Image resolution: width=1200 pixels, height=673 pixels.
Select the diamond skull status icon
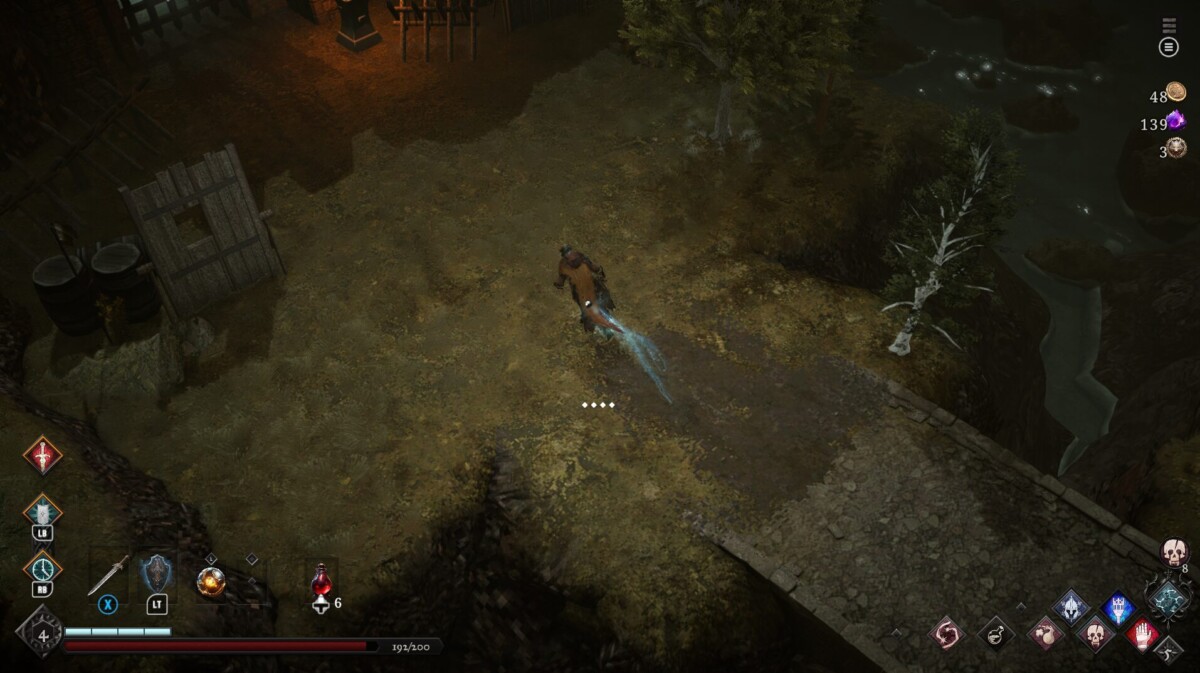pyautogui.click(x=1095, y=633)
